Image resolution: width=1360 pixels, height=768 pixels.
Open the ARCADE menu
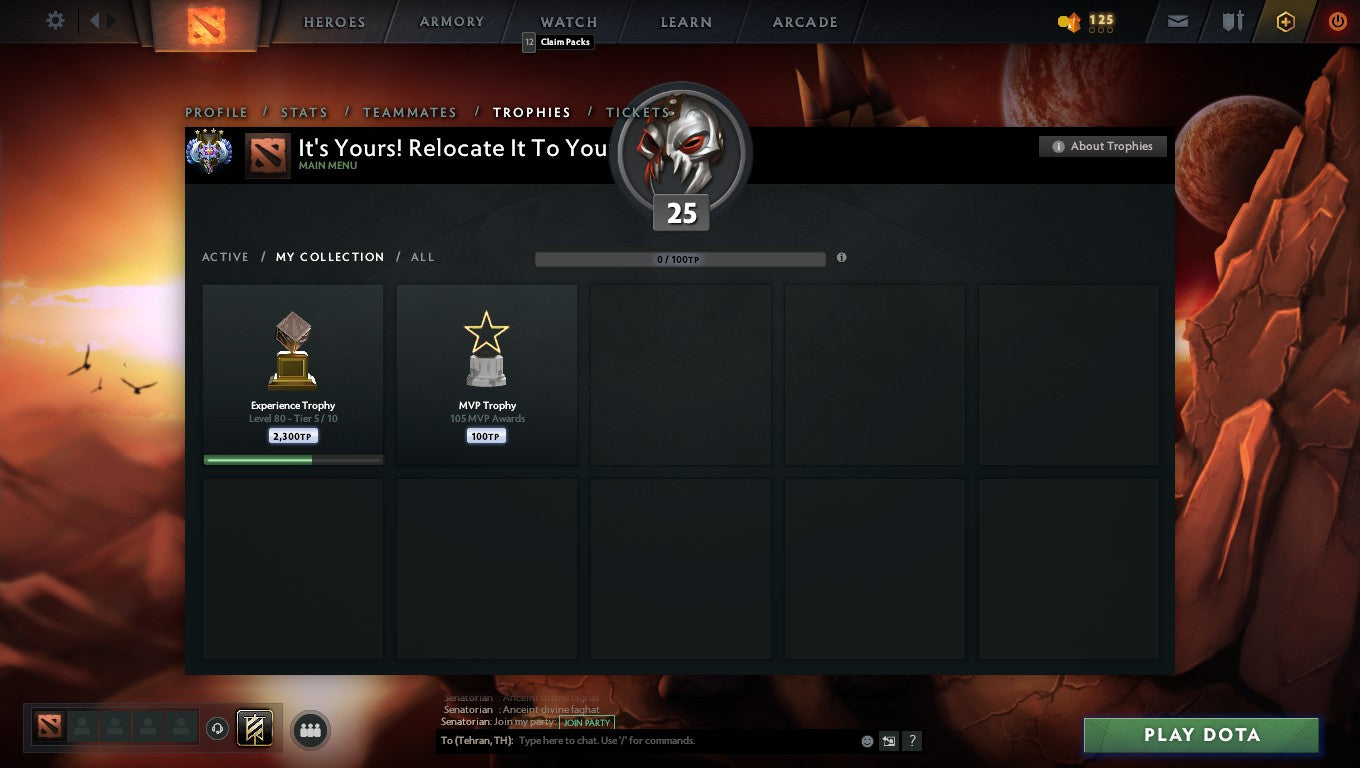806,21
